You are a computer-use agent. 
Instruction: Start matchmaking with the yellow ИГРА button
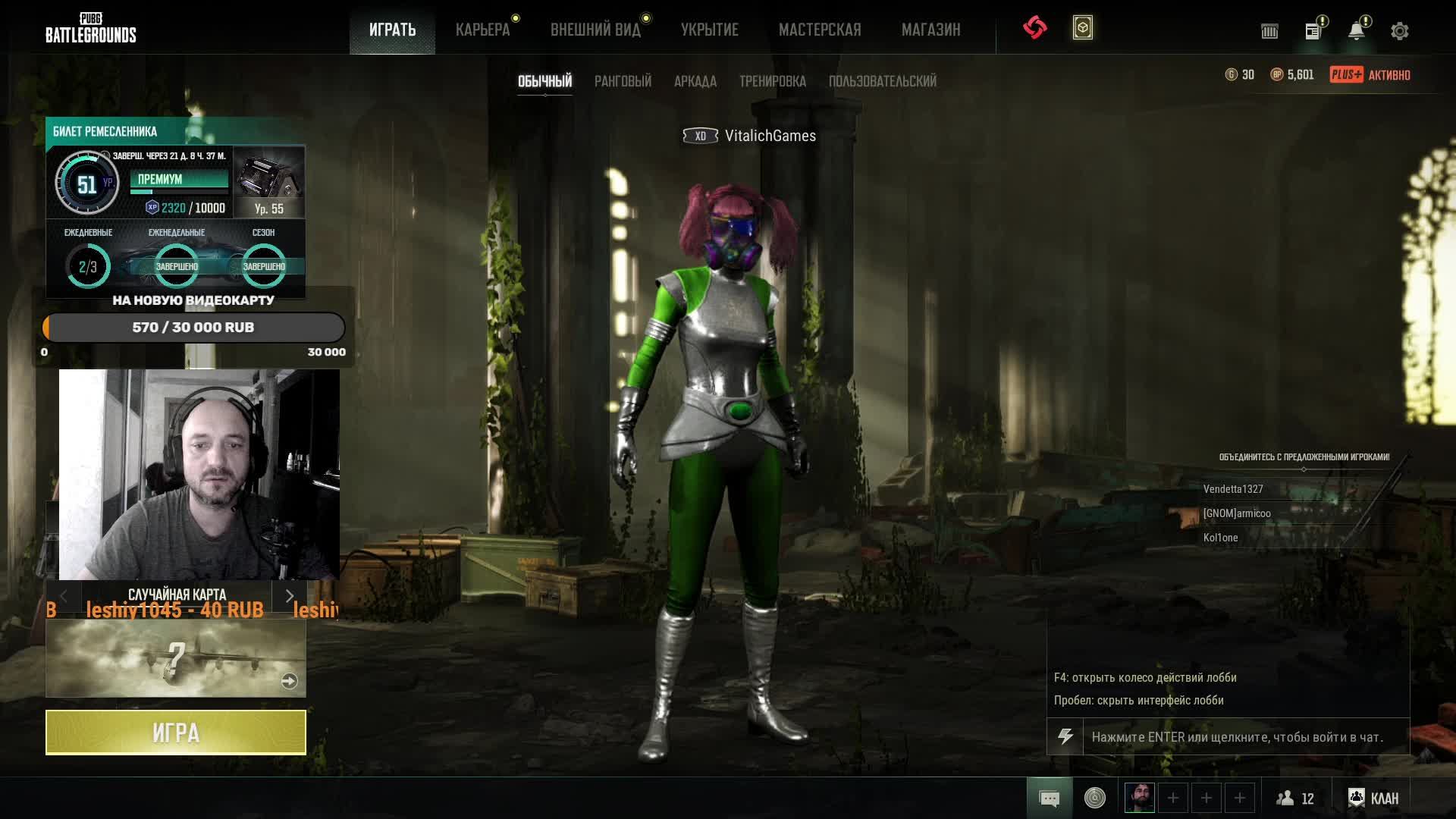(176, 733)
